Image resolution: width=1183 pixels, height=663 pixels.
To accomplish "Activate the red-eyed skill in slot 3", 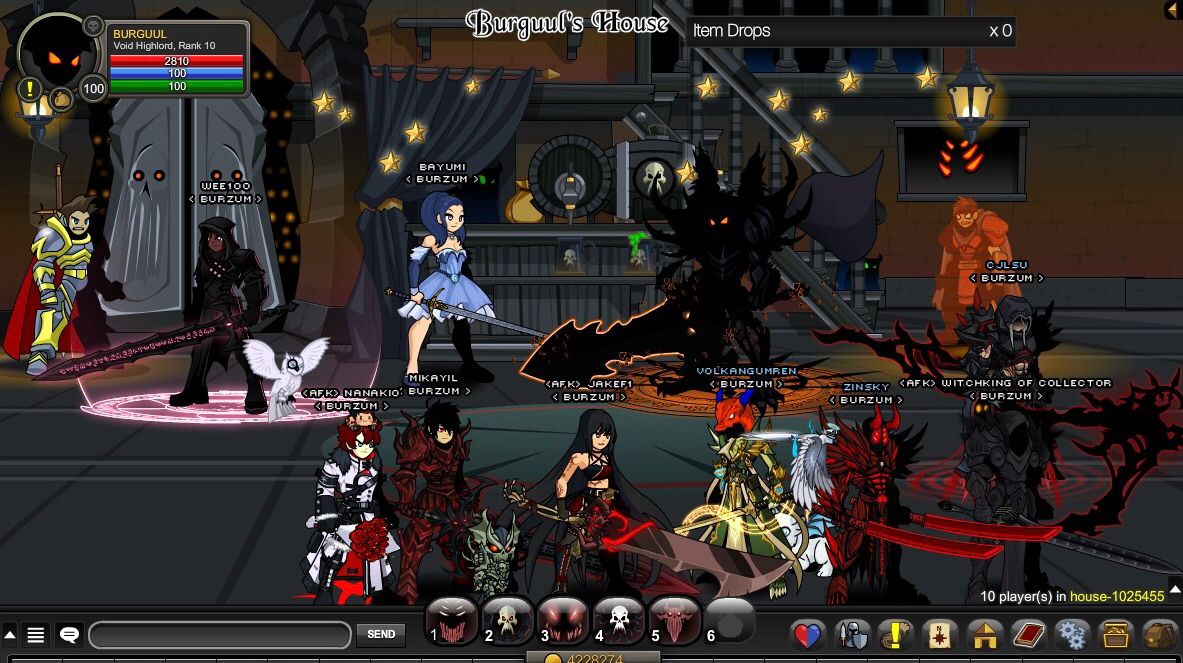I will point(563,622).
